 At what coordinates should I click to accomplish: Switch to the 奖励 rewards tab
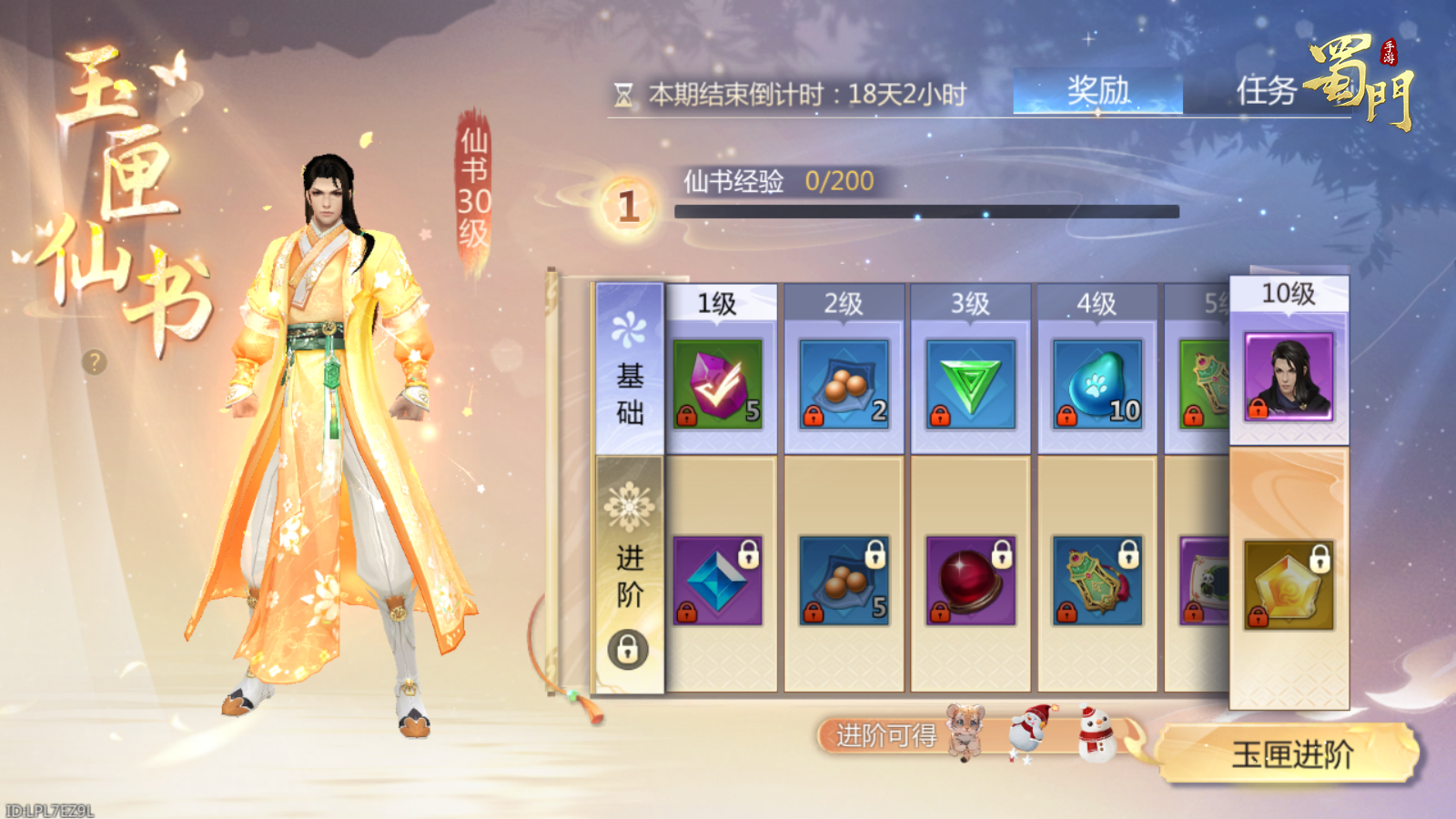click(1097, 91)
